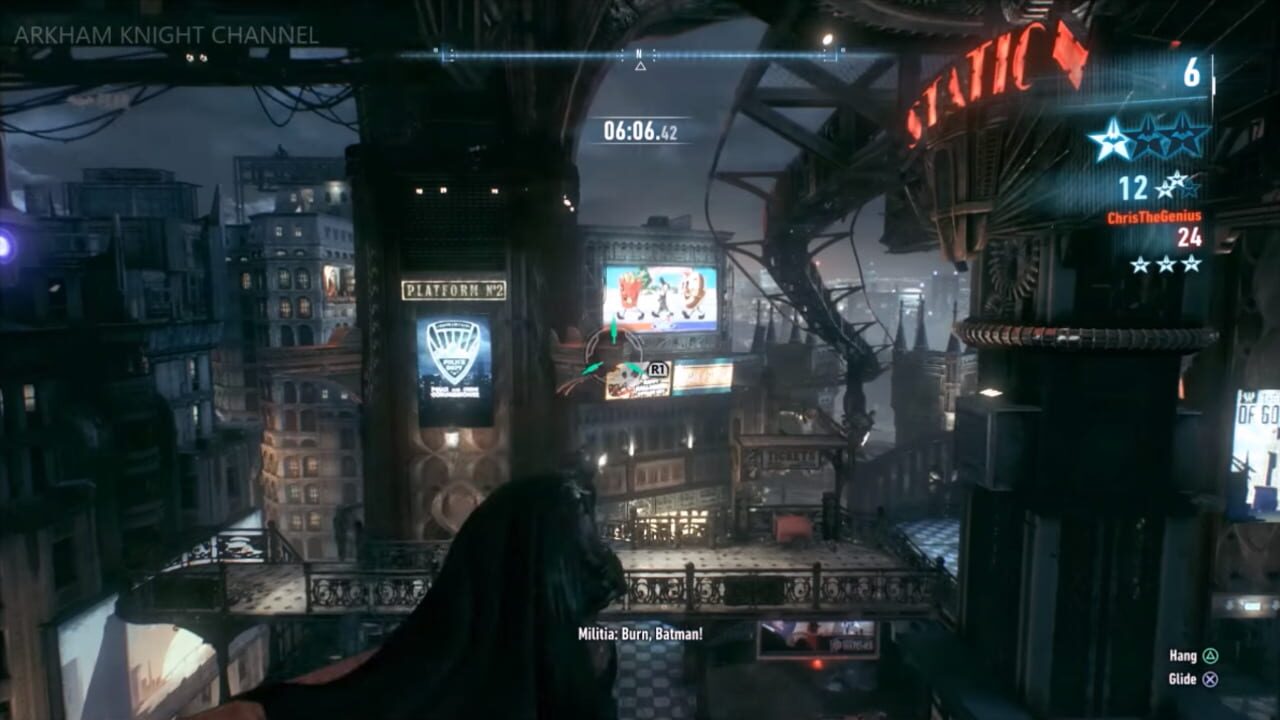Toggle the left arrow marker near the reticle

pos(592,368)
